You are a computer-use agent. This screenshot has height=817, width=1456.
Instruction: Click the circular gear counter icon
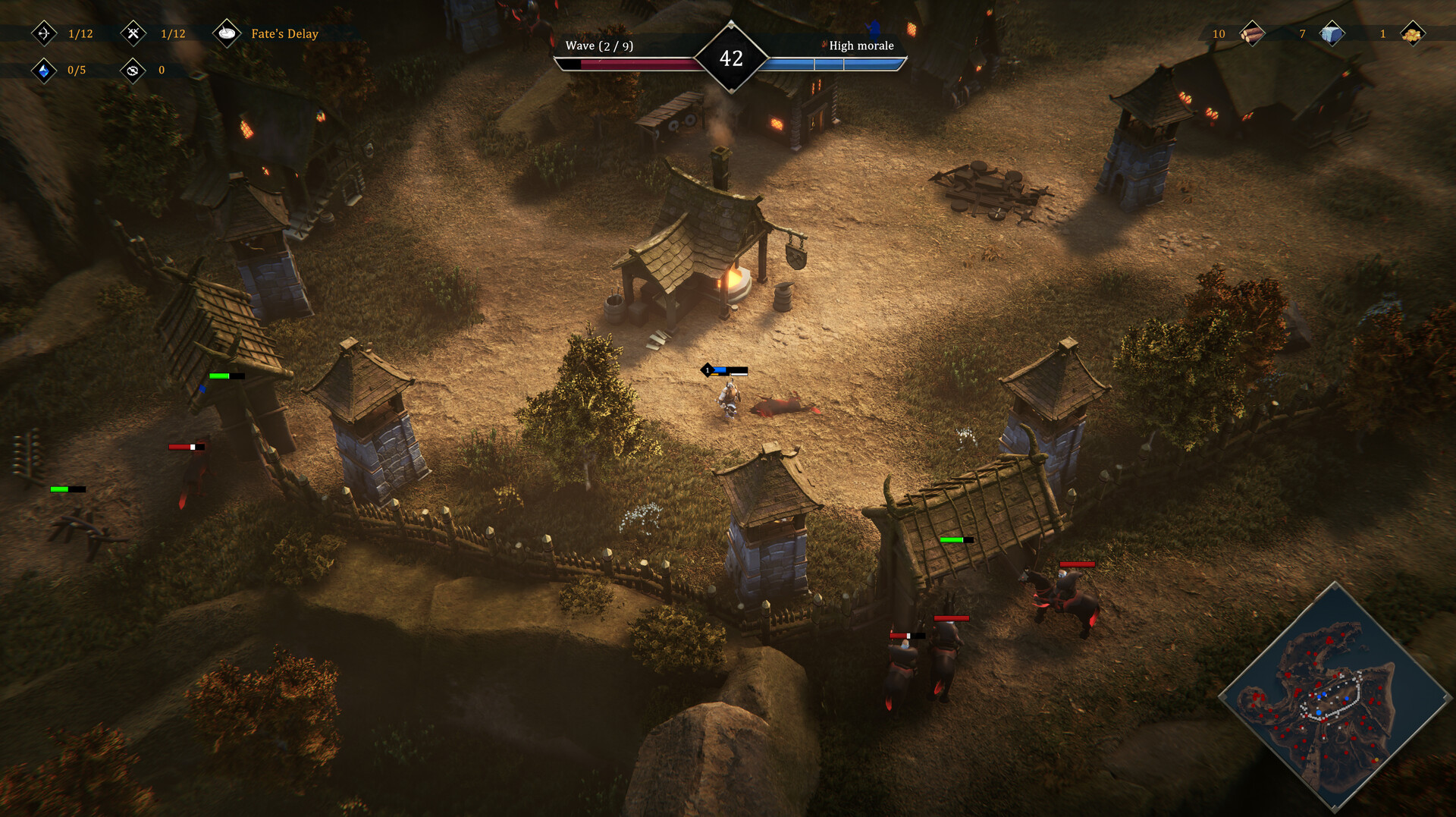tap(133, 70)
